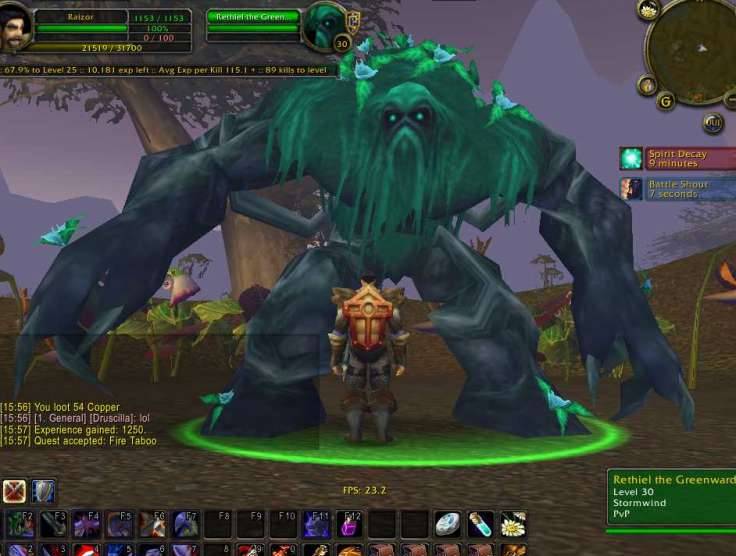
Task: Click the target's green creature portrait
Action: click(x=324, y=24)
